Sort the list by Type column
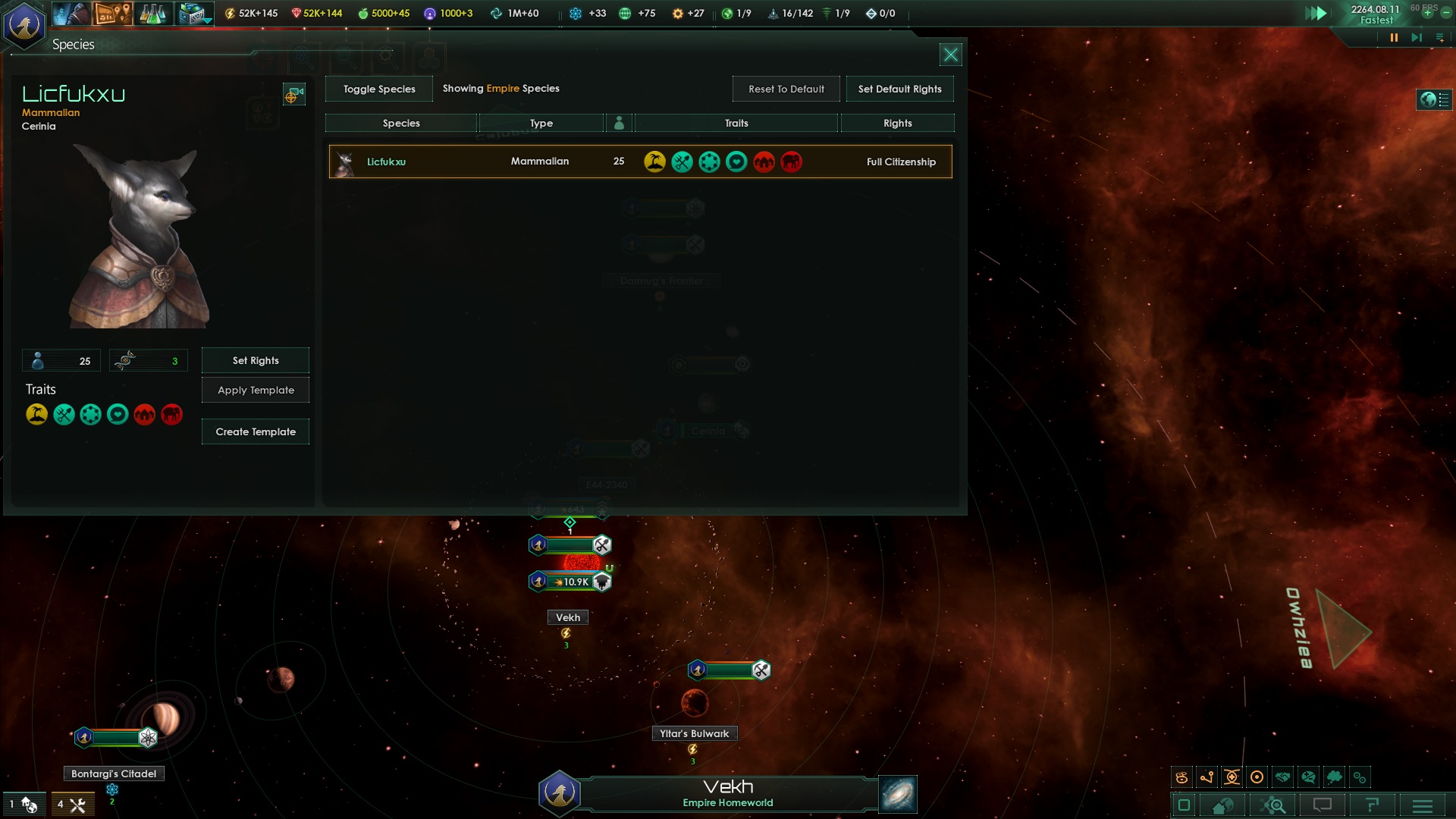 pyautogui.click(x=541, y=123)
